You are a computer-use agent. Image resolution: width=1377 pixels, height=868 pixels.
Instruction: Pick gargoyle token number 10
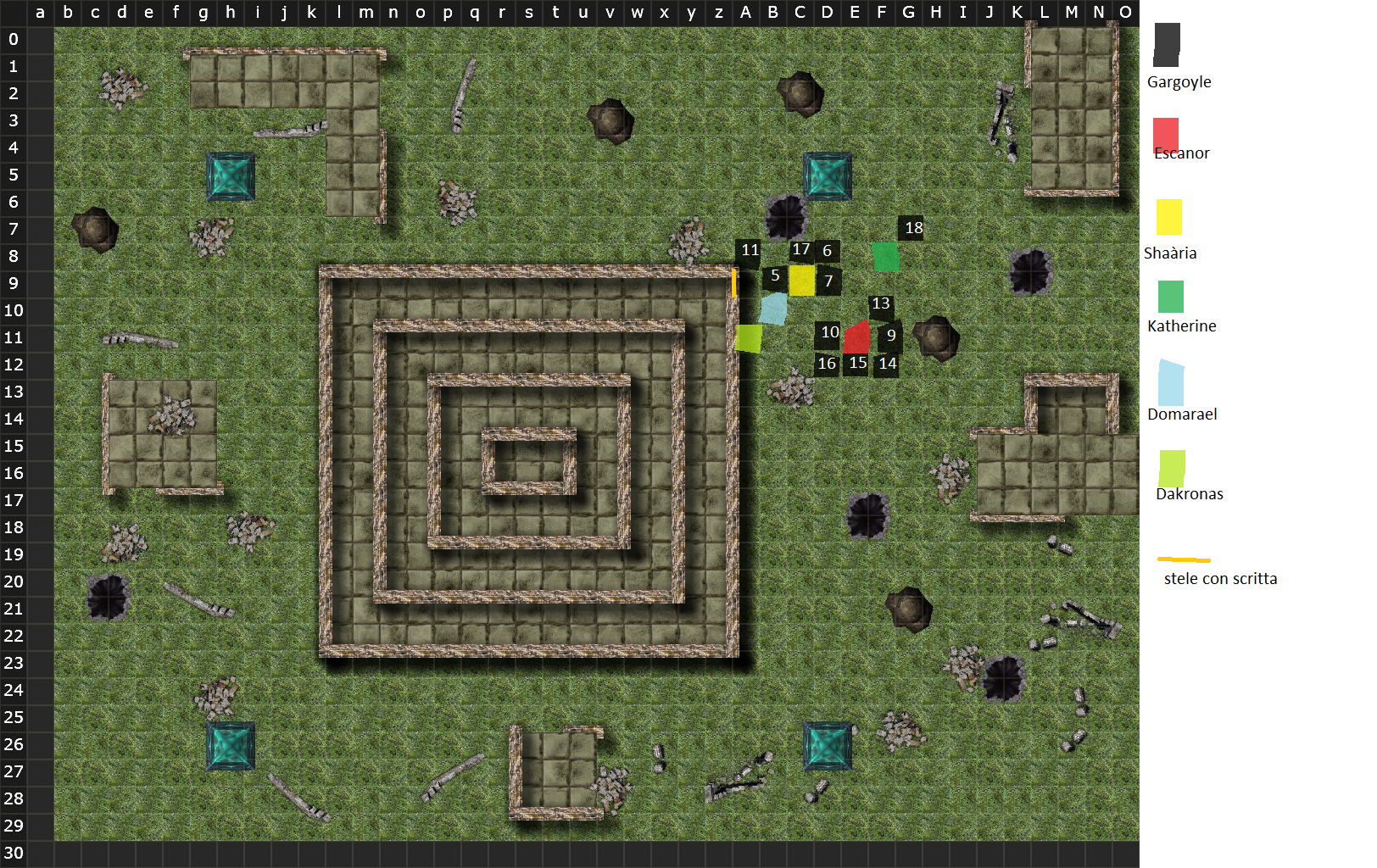tap(828, 333)
